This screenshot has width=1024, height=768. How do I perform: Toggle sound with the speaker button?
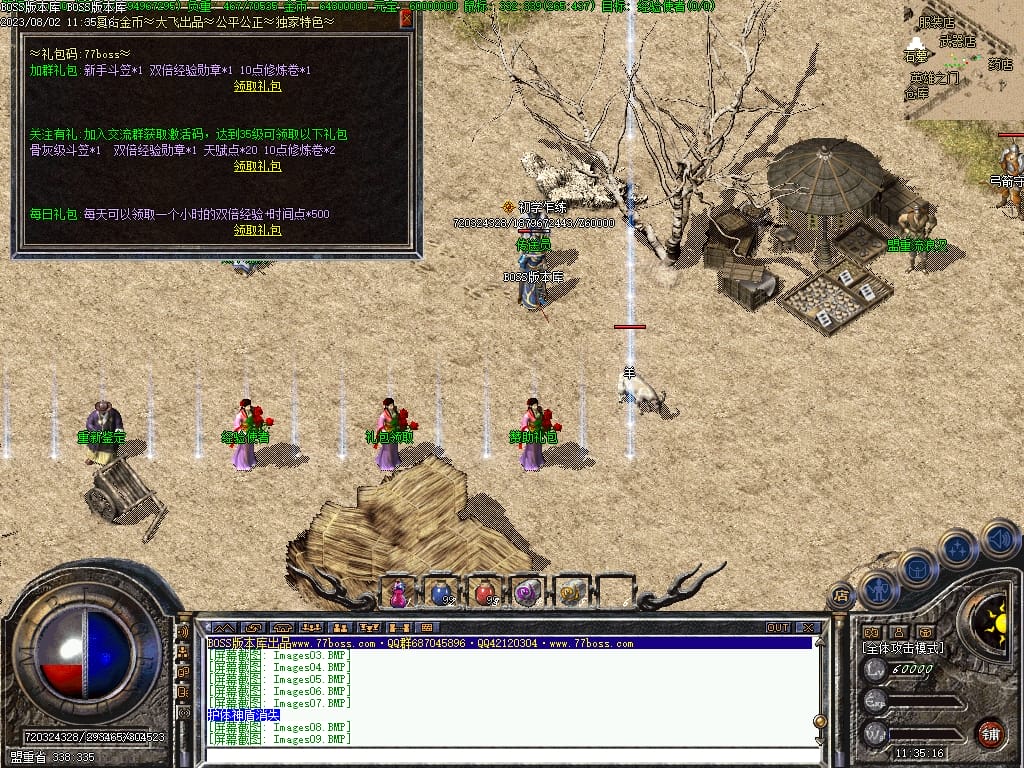click(x=998, y=537)
